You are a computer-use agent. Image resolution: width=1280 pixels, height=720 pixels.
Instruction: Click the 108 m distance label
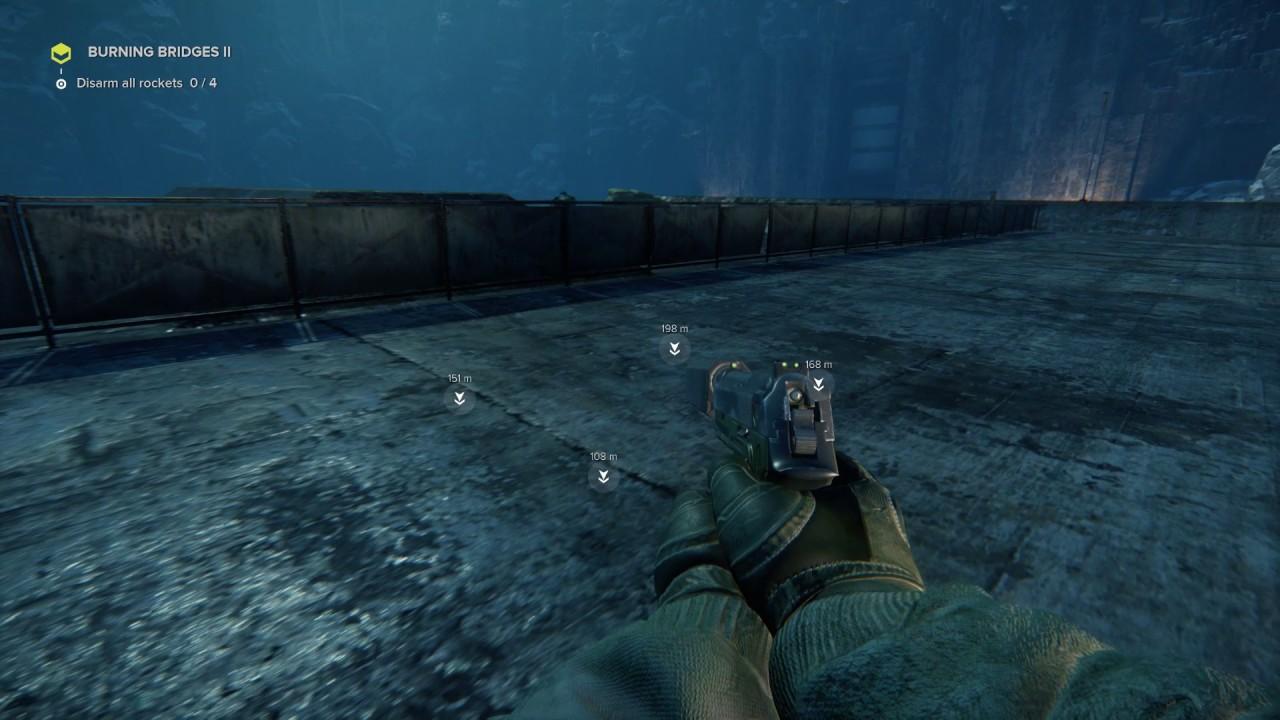tap(602, 455)
